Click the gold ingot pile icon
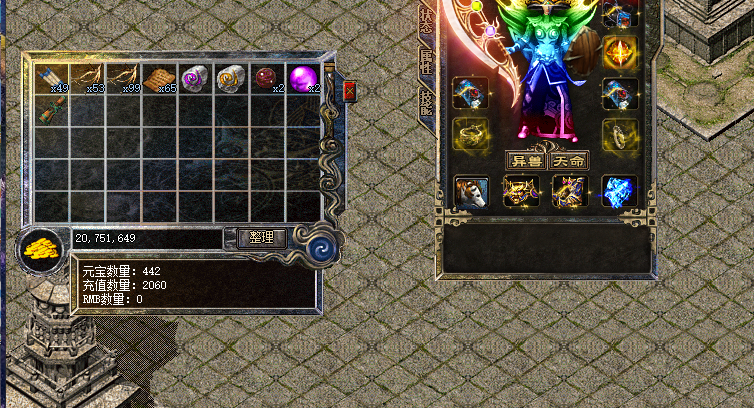Screen dimensions: 754x408 (x=41, y=249)
